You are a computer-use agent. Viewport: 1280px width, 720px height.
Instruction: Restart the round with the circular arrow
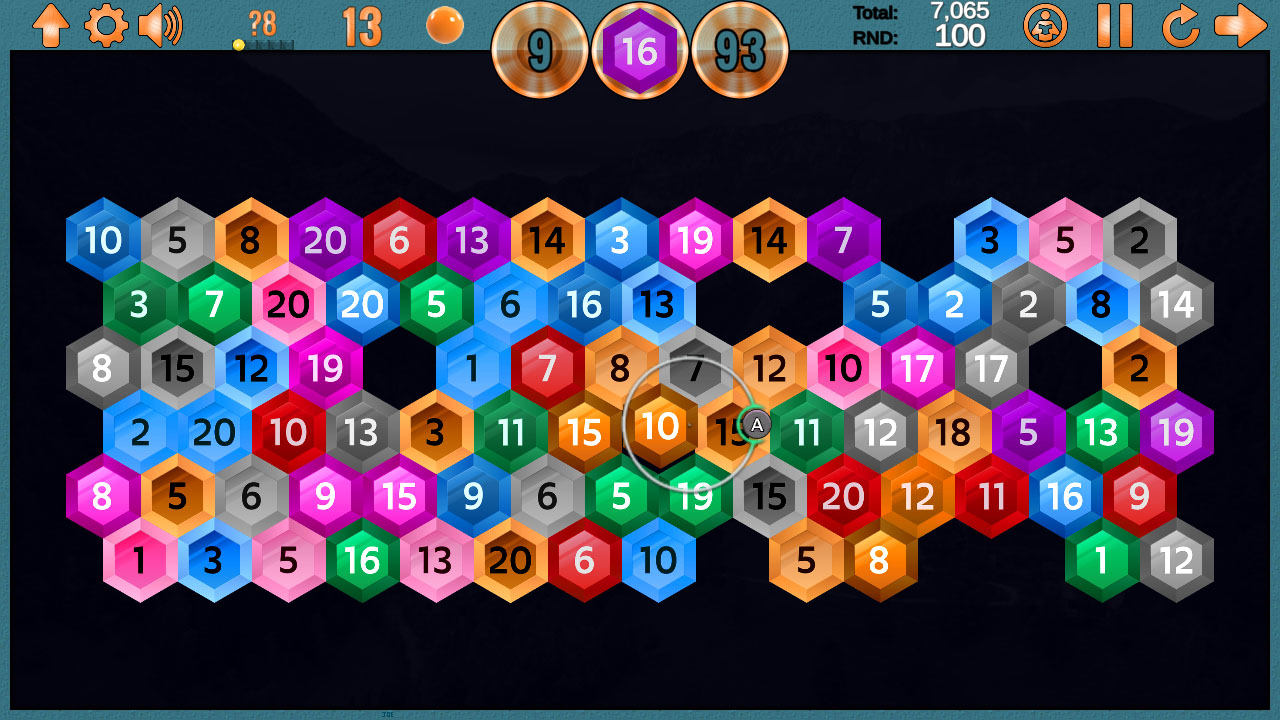point(1180,27)
